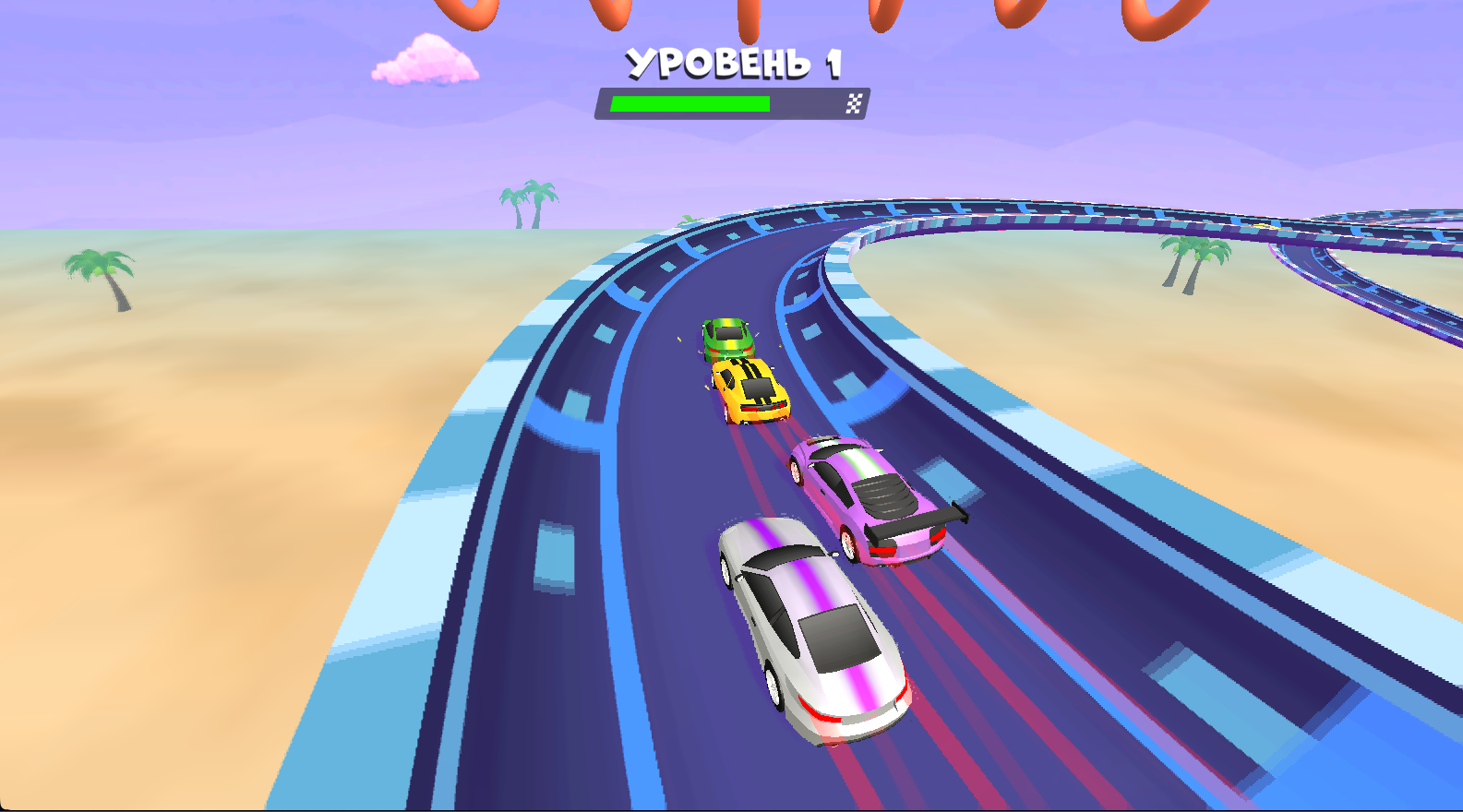Click the УРОВЕНЬ 1 level title
1463x812 pixels.
(734, 63)
